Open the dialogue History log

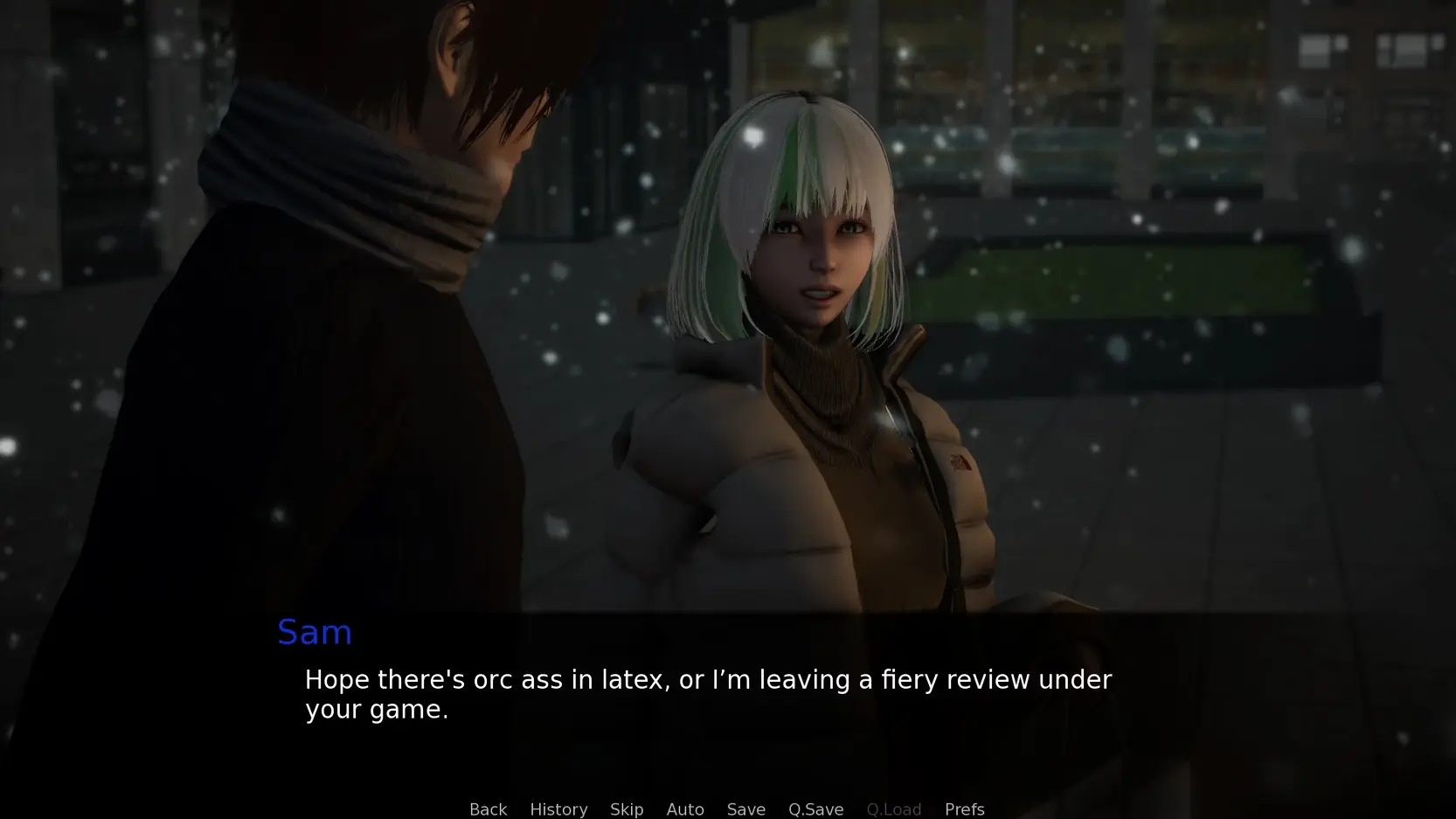tap(558, 809)
